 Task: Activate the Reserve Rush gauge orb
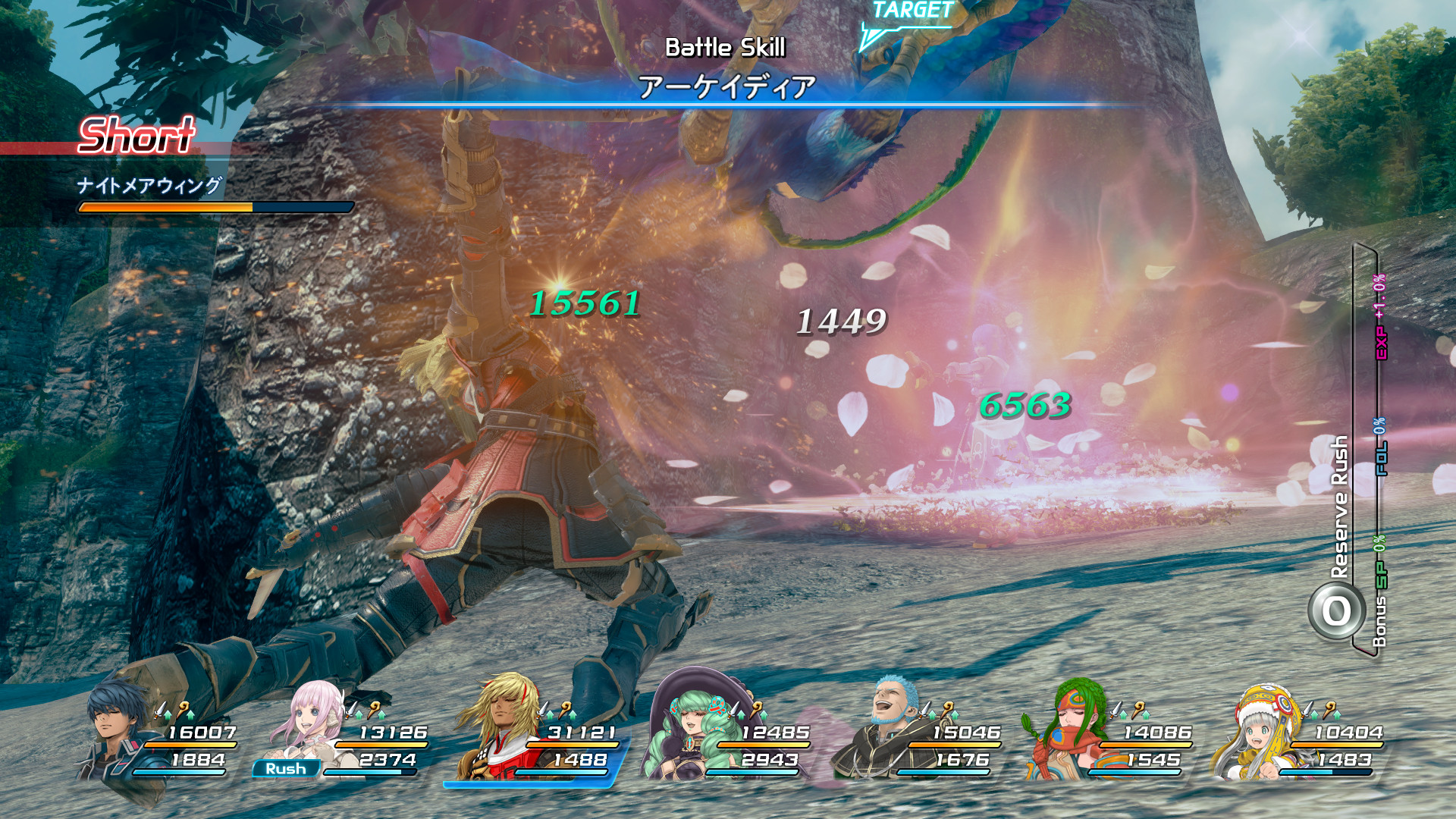[1336, 611]
